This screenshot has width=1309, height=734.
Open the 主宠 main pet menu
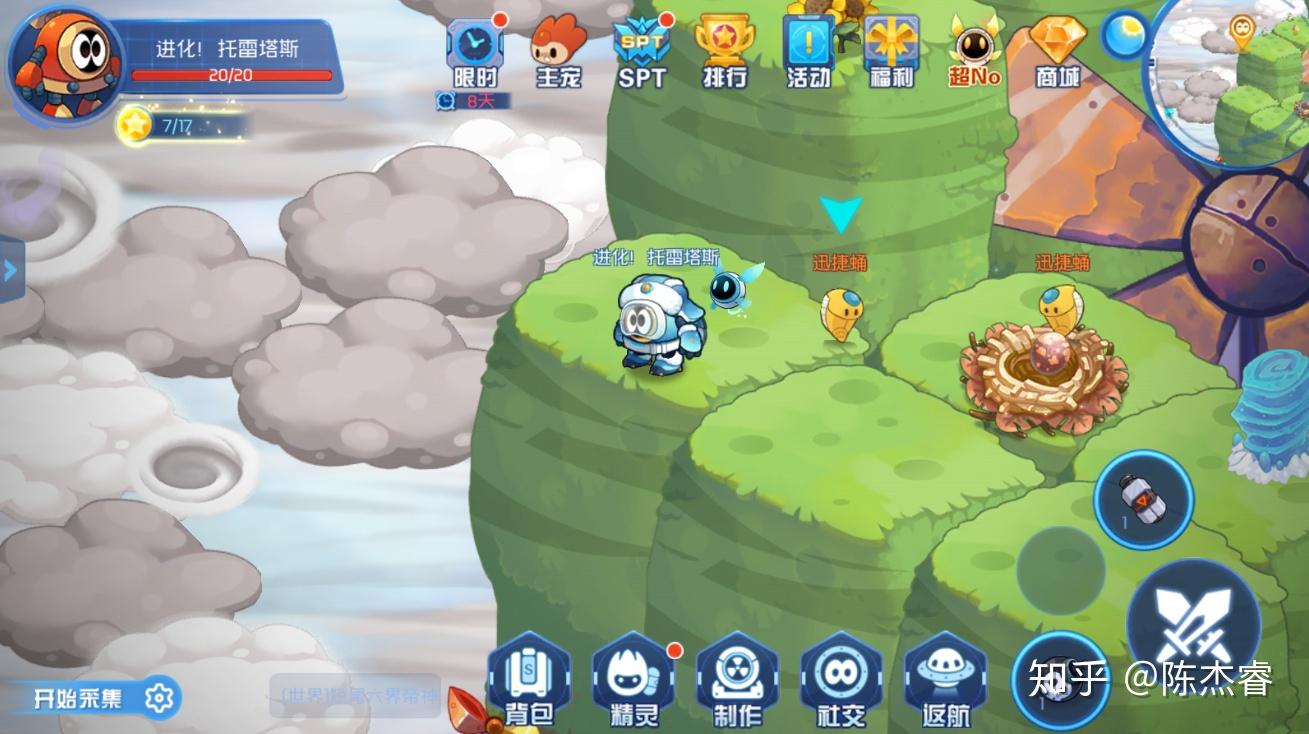558,49
